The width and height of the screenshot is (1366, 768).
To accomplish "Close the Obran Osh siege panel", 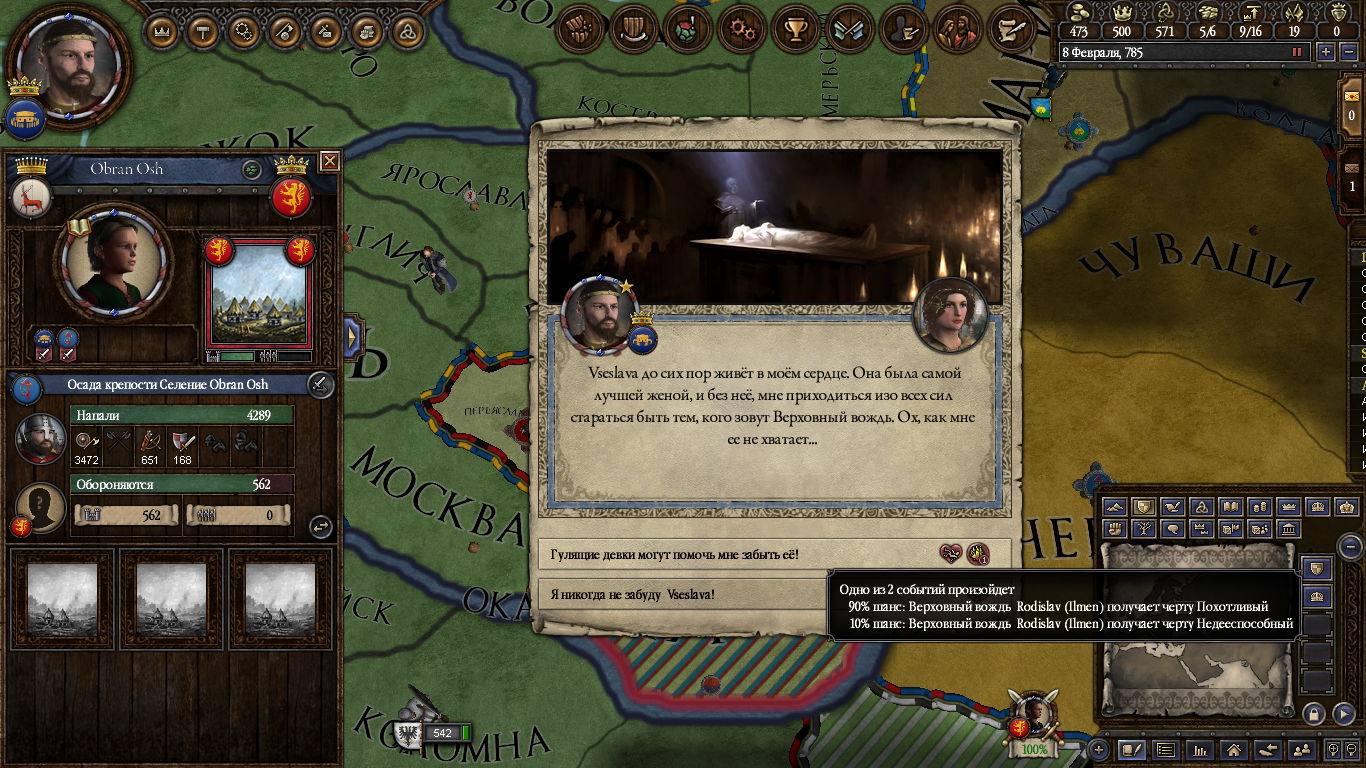I will [x=330, y=161].
